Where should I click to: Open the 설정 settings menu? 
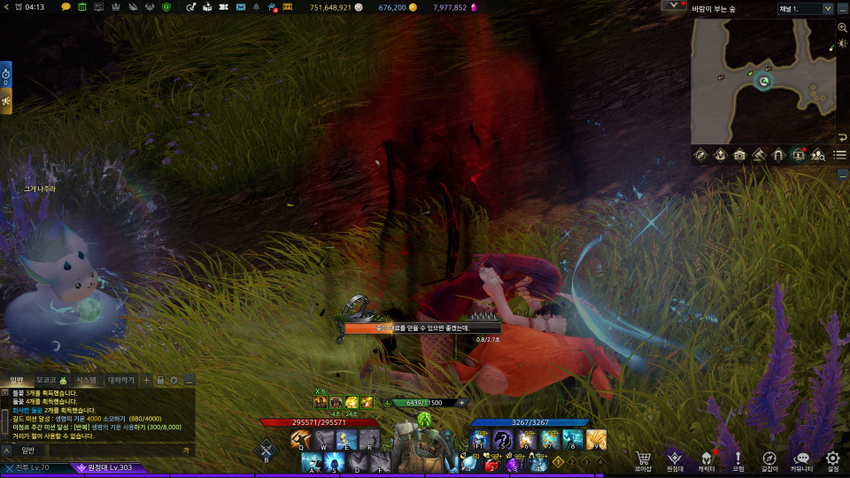click(832, 461)
